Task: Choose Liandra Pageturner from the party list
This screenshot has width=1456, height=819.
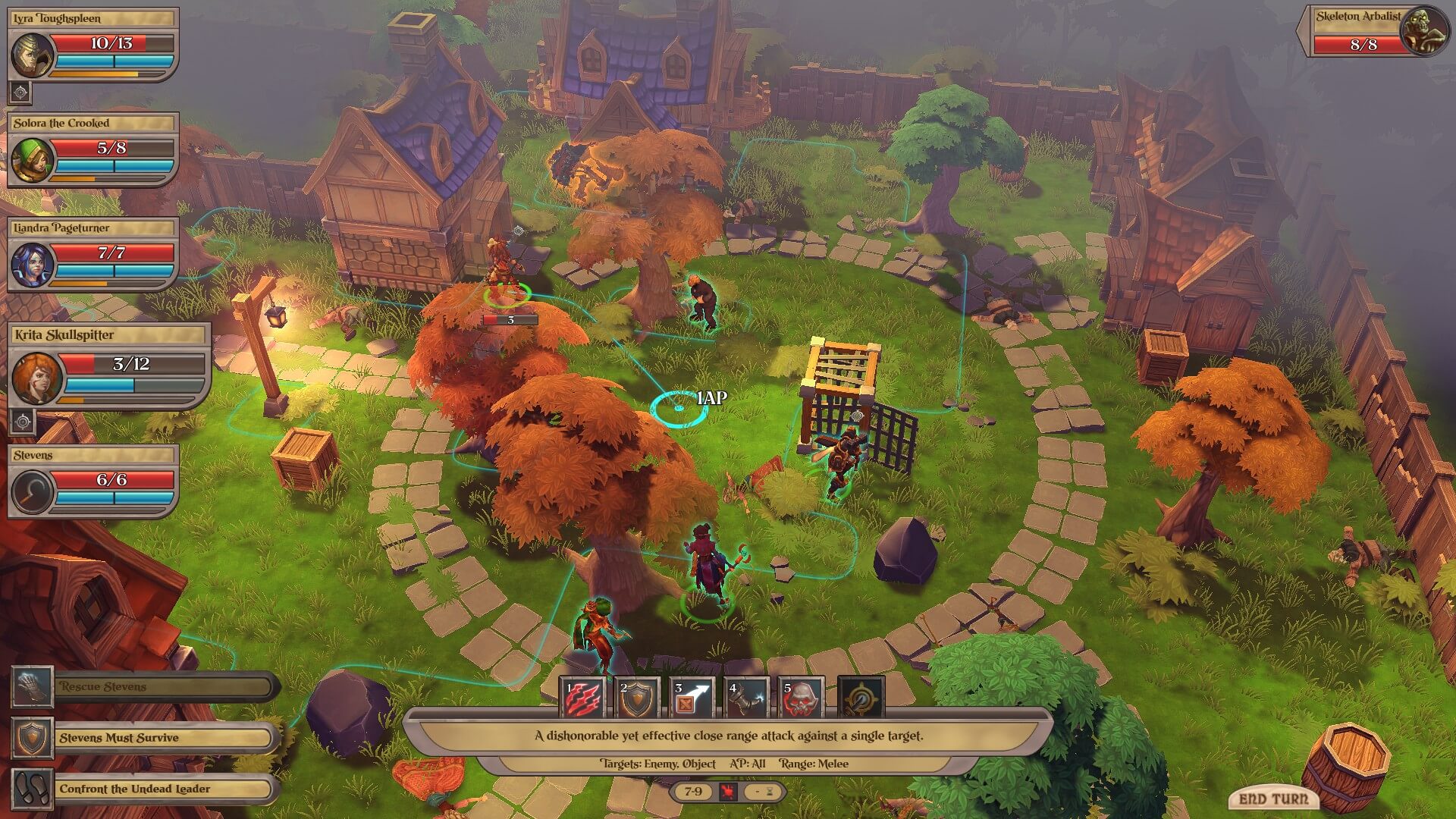Action: coord(32,265)
